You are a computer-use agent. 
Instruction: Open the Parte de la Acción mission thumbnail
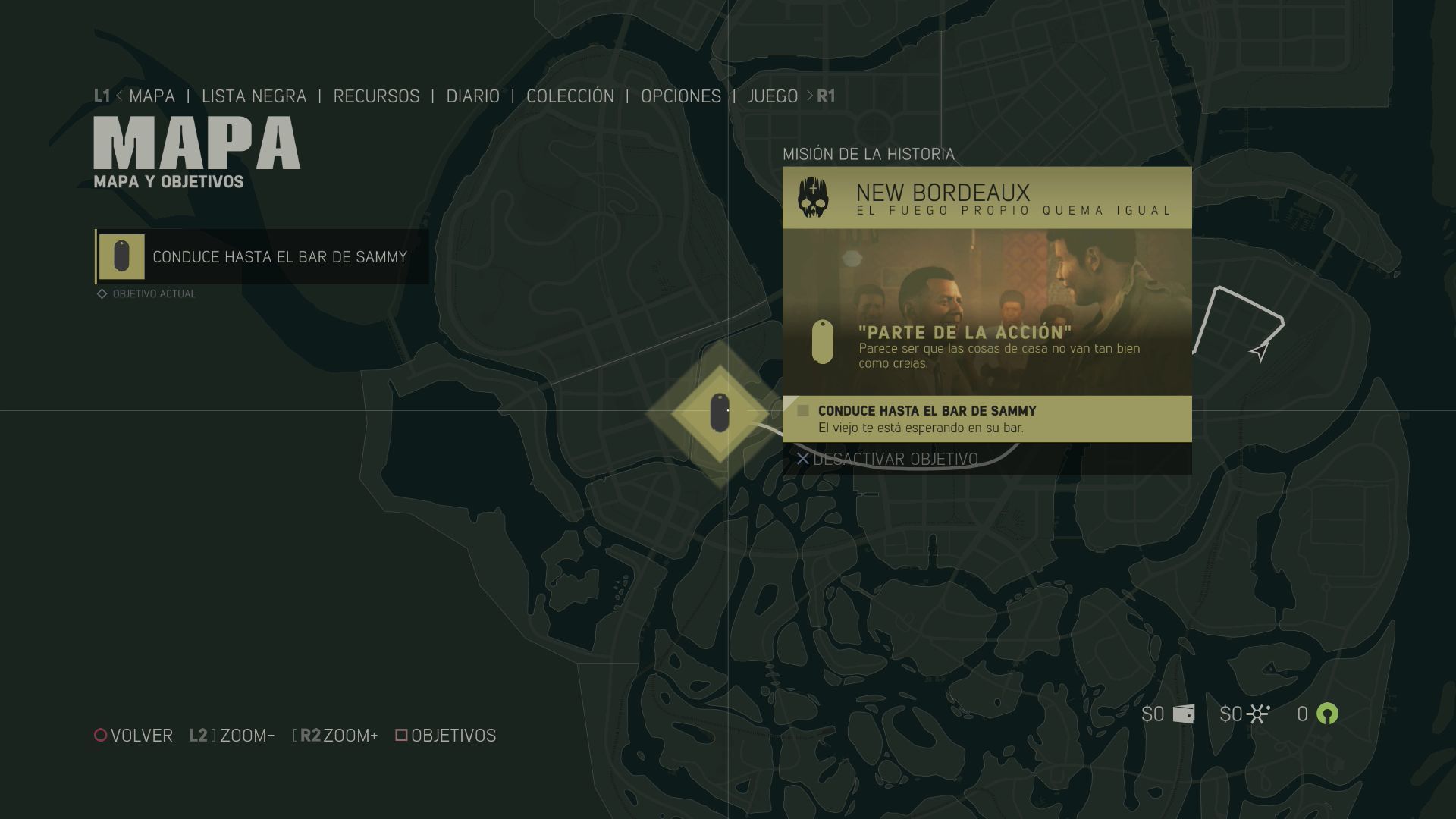[987, 312]
